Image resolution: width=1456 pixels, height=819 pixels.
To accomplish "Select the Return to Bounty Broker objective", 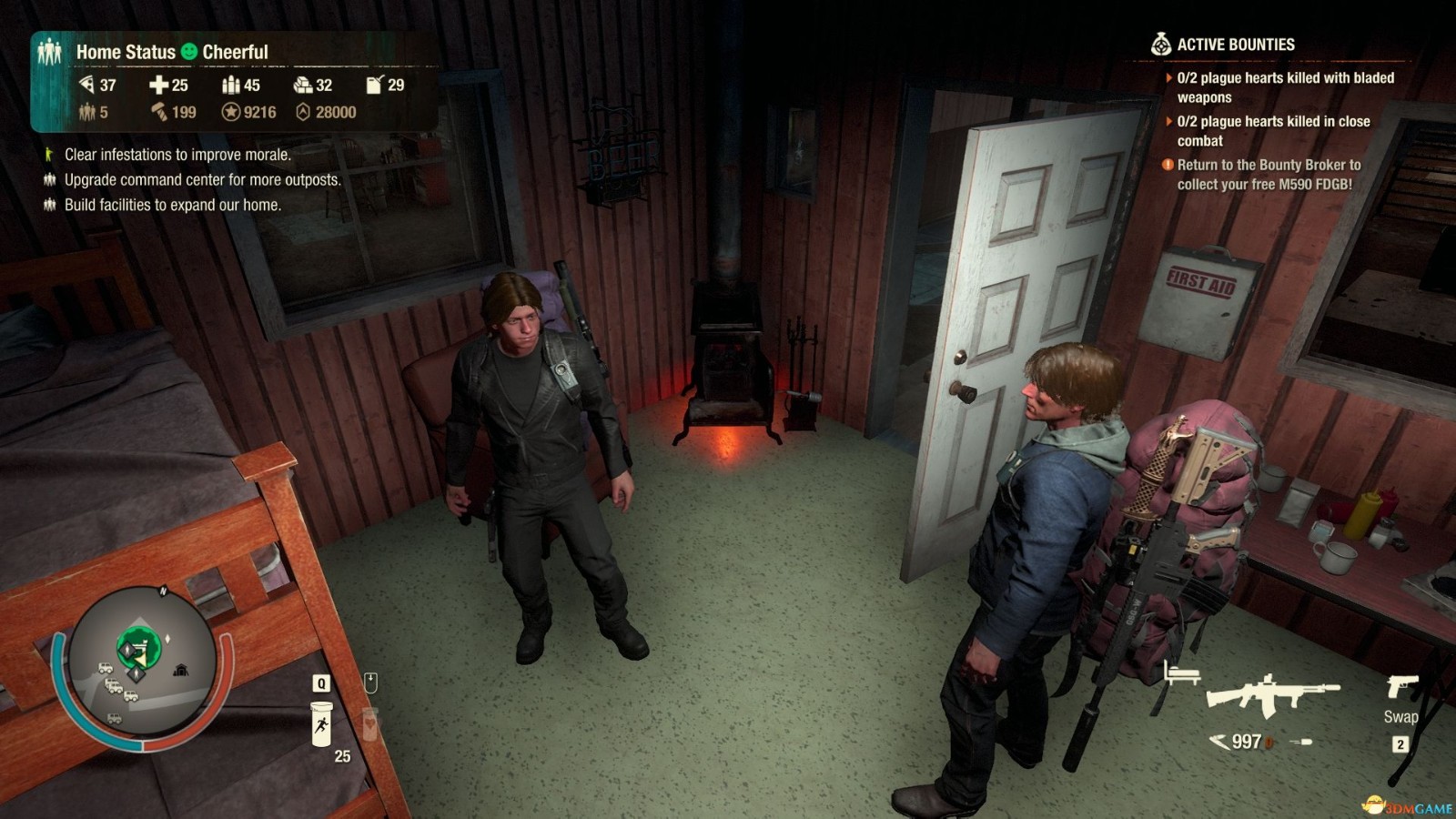I will pyautogui.click(x=1268, y=175).
